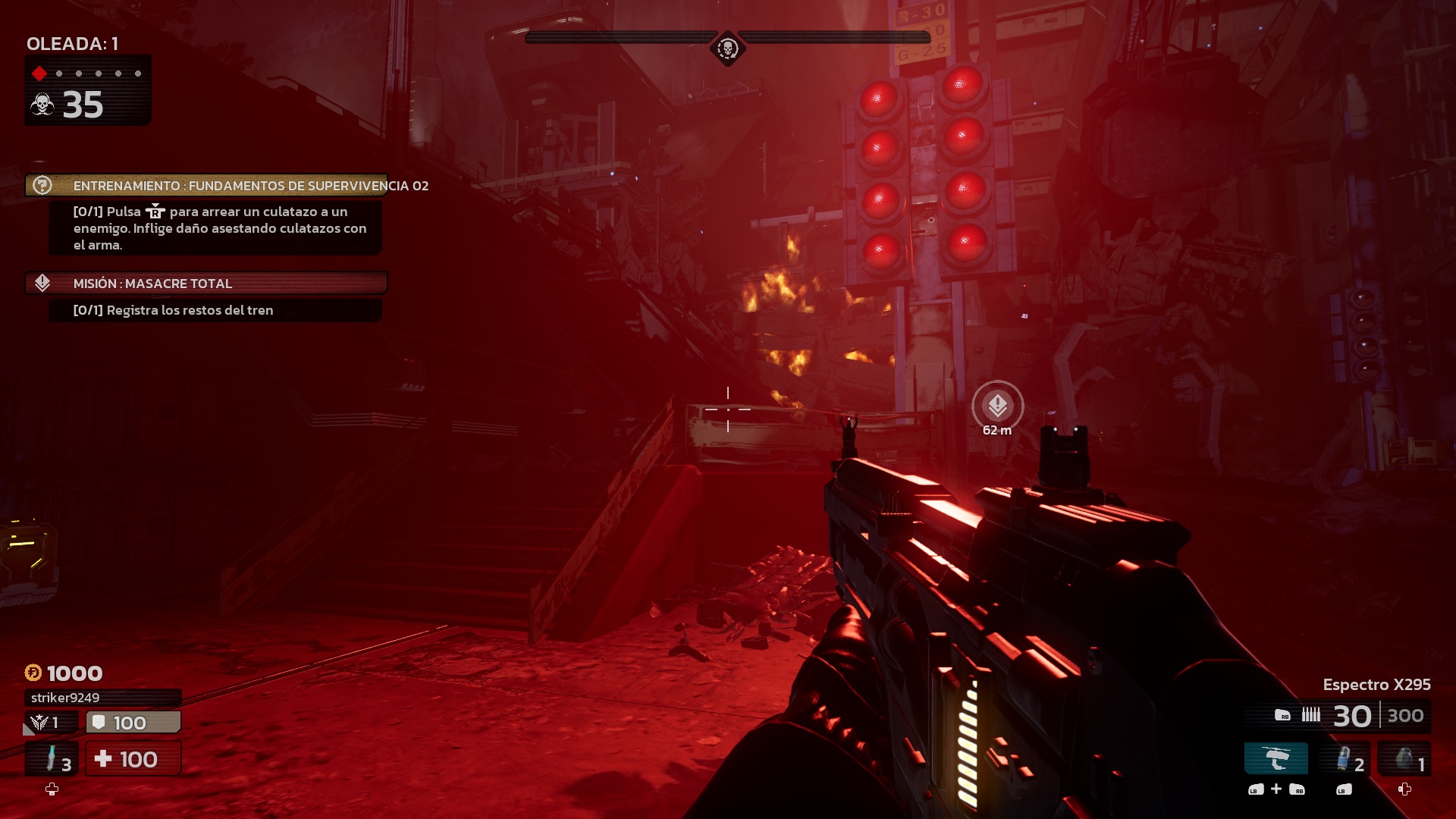The width and height of the screenshot is (1456, 819).
Task: Select the training objective header Fundamentos de Supervivencia
Action: [206, 186]
